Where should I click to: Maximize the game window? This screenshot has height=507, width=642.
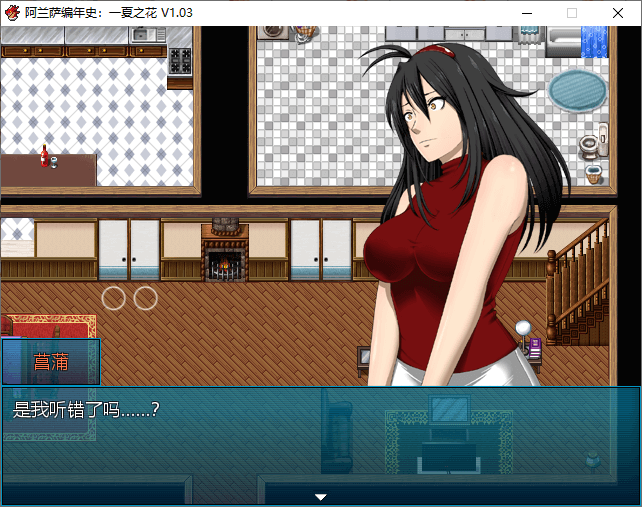pyautogui.click(x=572, y=13)
